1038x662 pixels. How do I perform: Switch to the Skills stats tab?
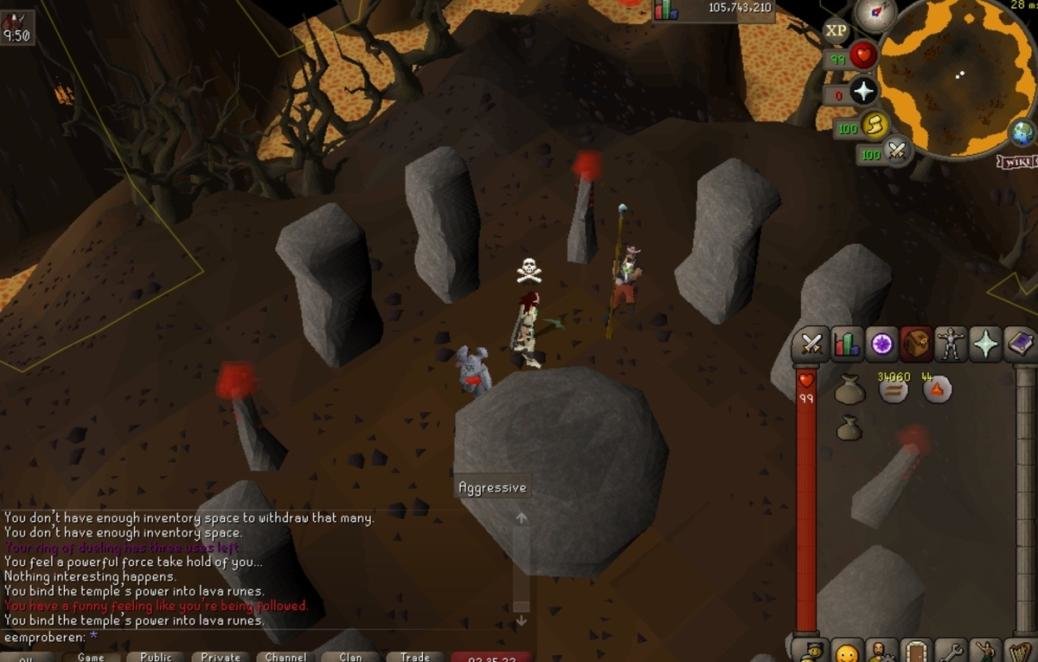pos(846,345)
